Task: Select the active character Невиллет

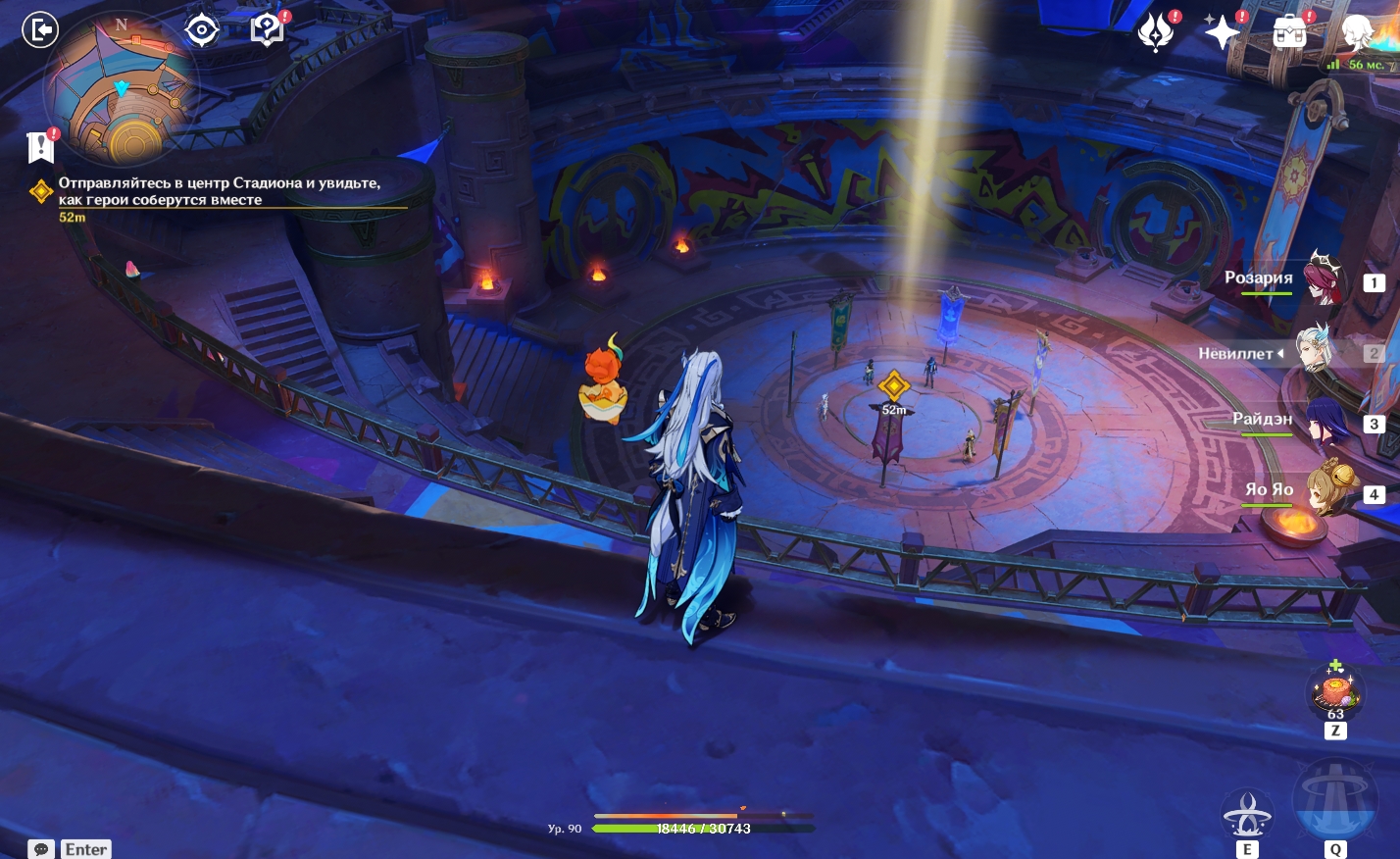Action: click(x=1314, y=351)
